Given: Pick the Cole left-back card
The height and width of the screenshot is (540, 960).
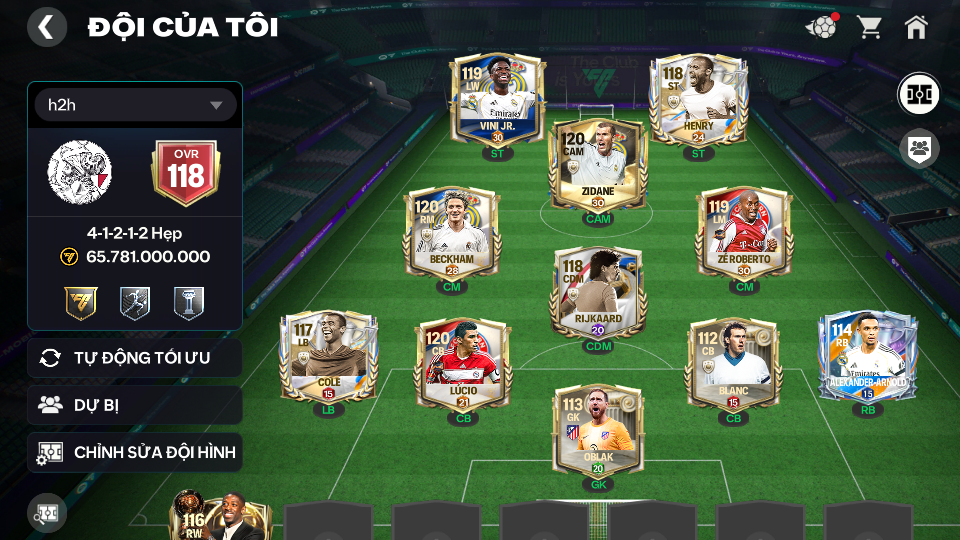Looking at the screenshot, I should click(x=328, y=357).
